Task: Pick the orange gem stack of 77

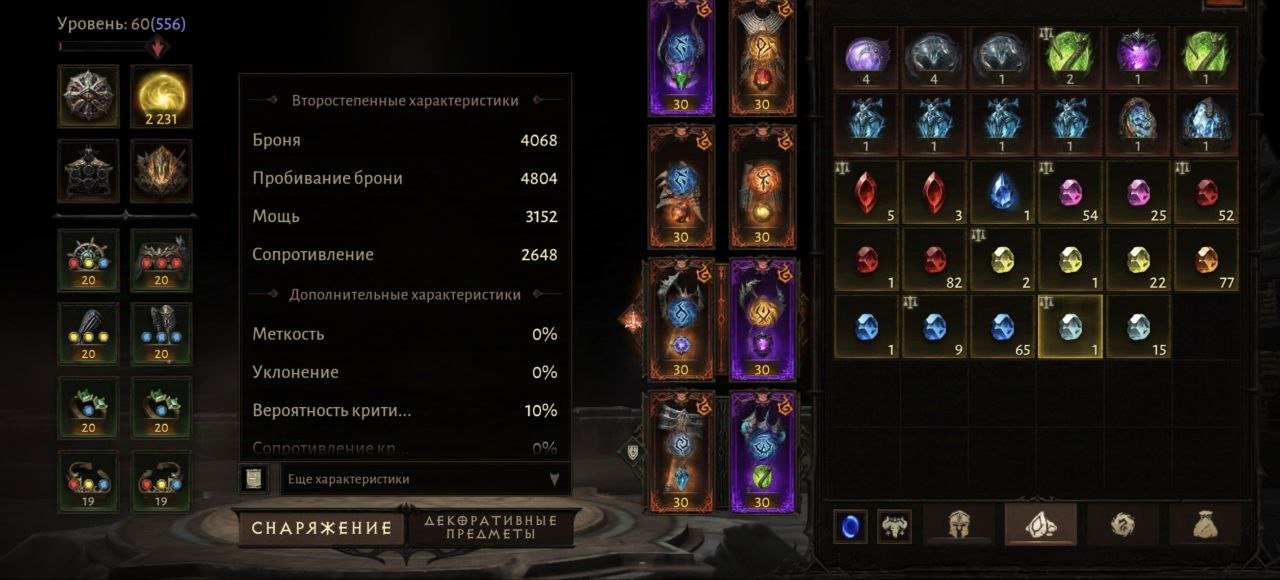Action: click(x=1205, y=260)
